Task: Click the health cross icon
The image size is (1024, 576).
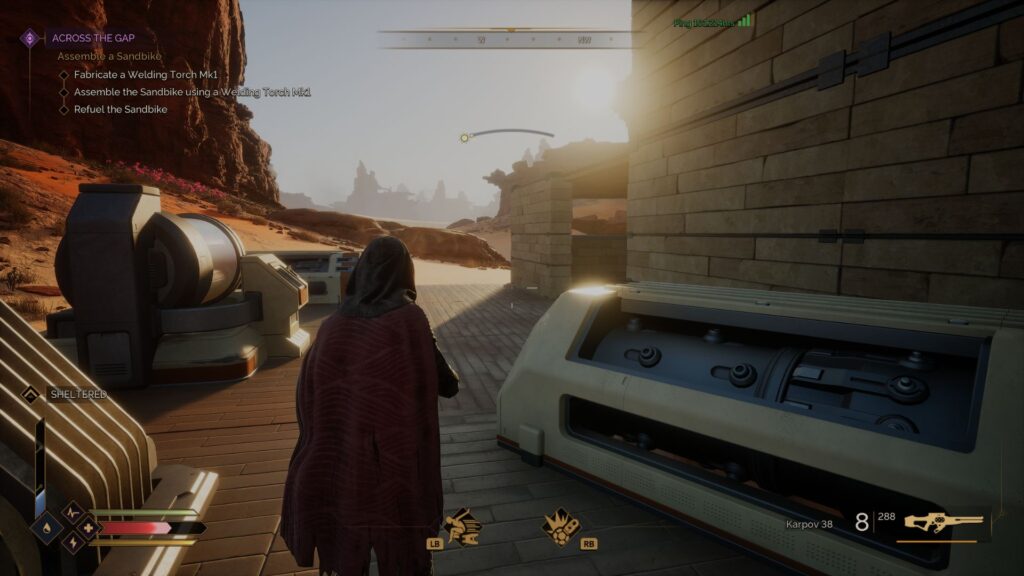Action: tap(87, 527)
